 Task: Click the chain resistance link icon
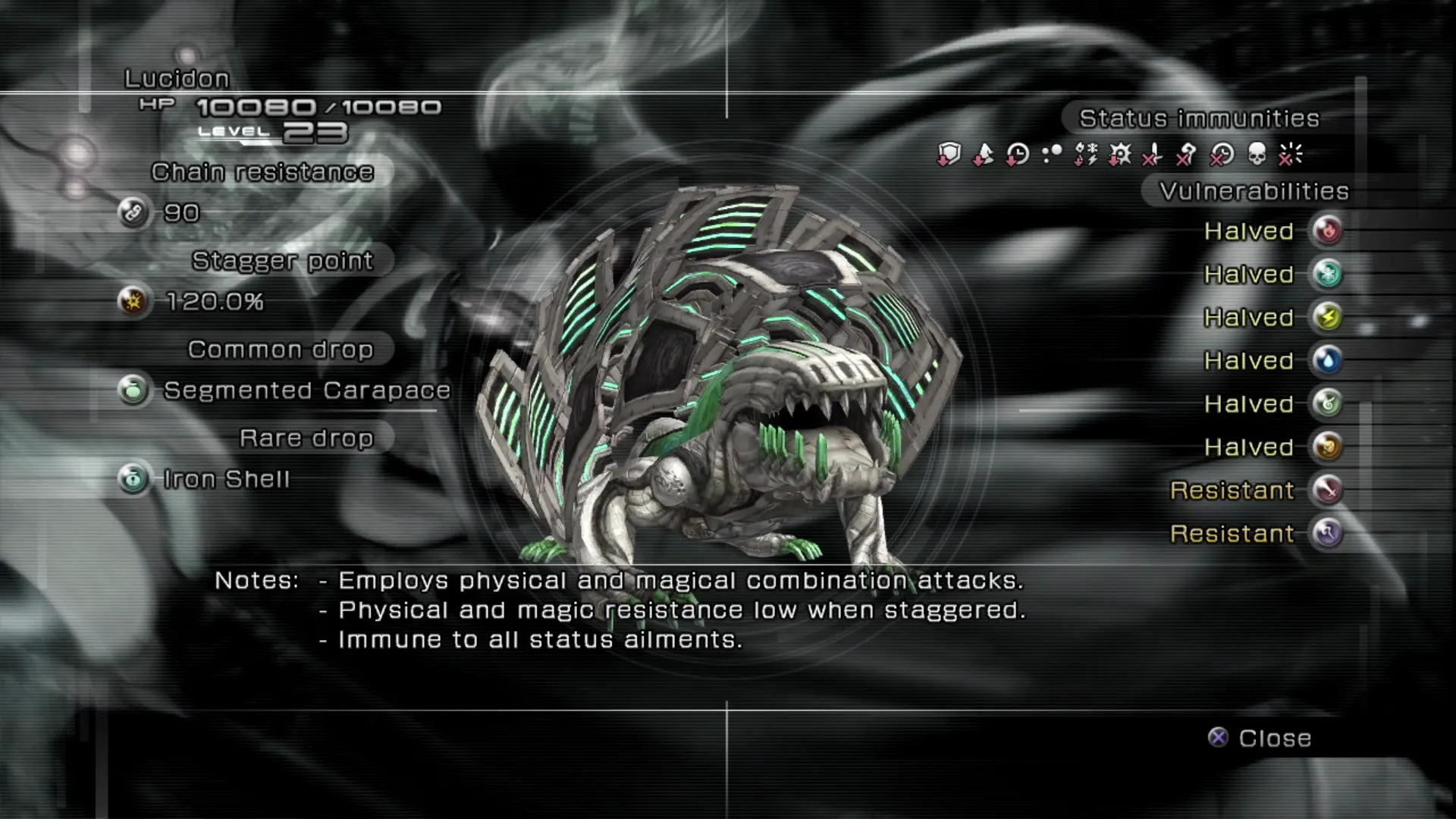tap(133, 213)
